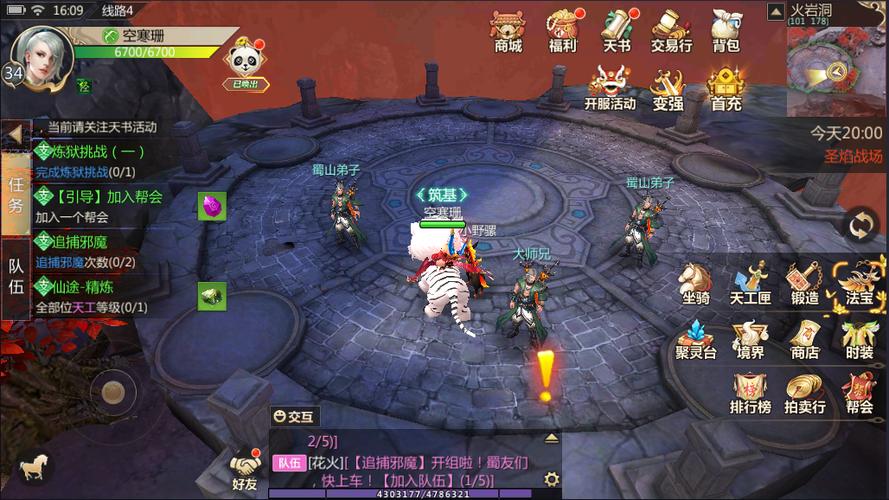This screenshot has height=500, width=889.
Task: Open the 变强 power-up menu
Action: [x=668, y=88]
